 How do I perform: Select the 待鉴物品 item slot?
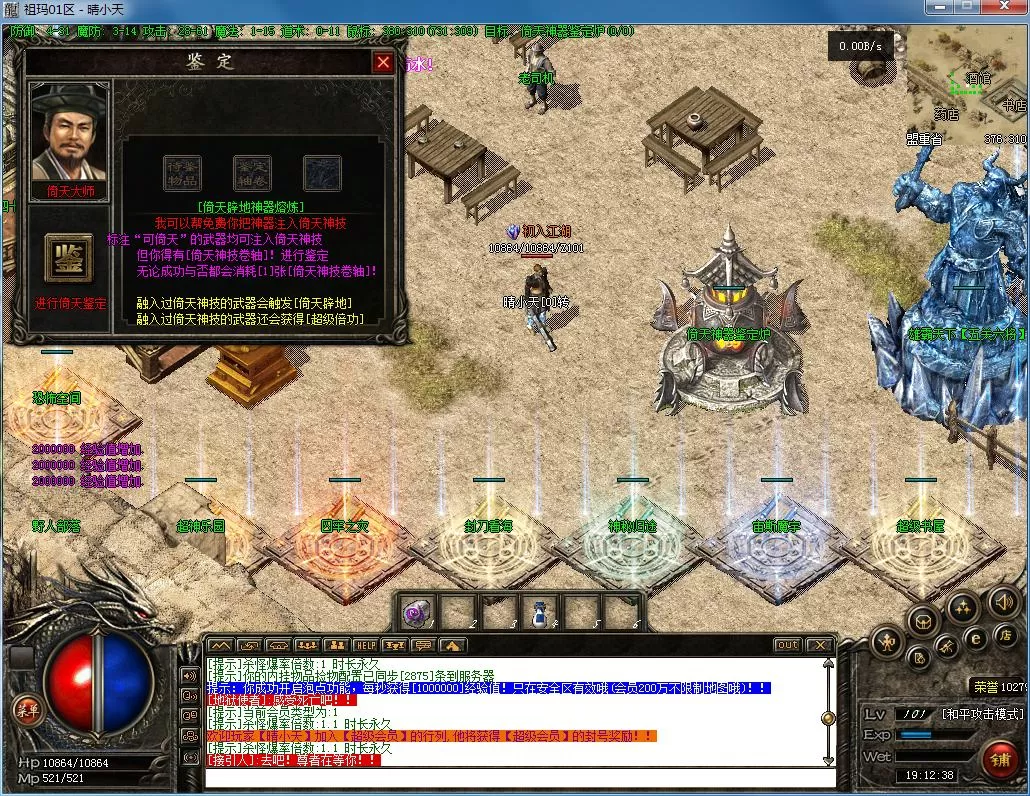coord(182,173)
